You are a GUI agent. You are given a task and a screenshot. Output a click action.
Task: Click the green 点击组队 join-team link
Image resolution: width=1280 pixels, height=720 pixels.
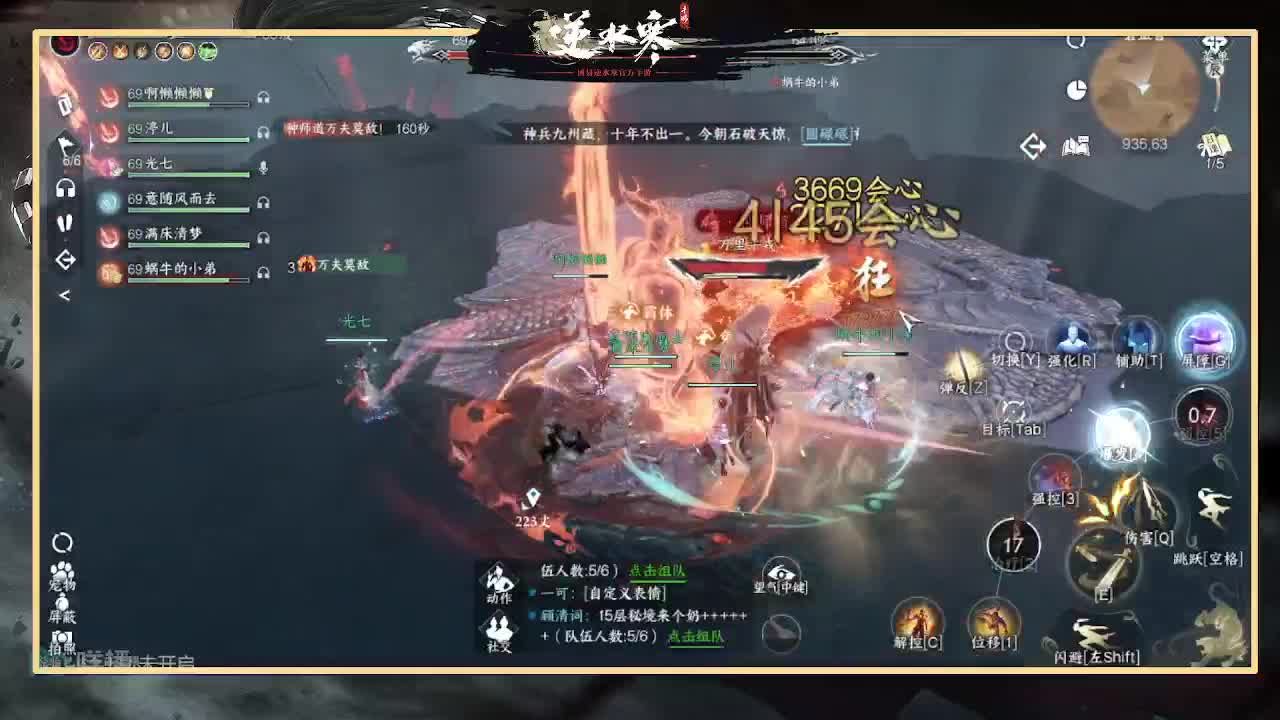[x=656, y=573]
